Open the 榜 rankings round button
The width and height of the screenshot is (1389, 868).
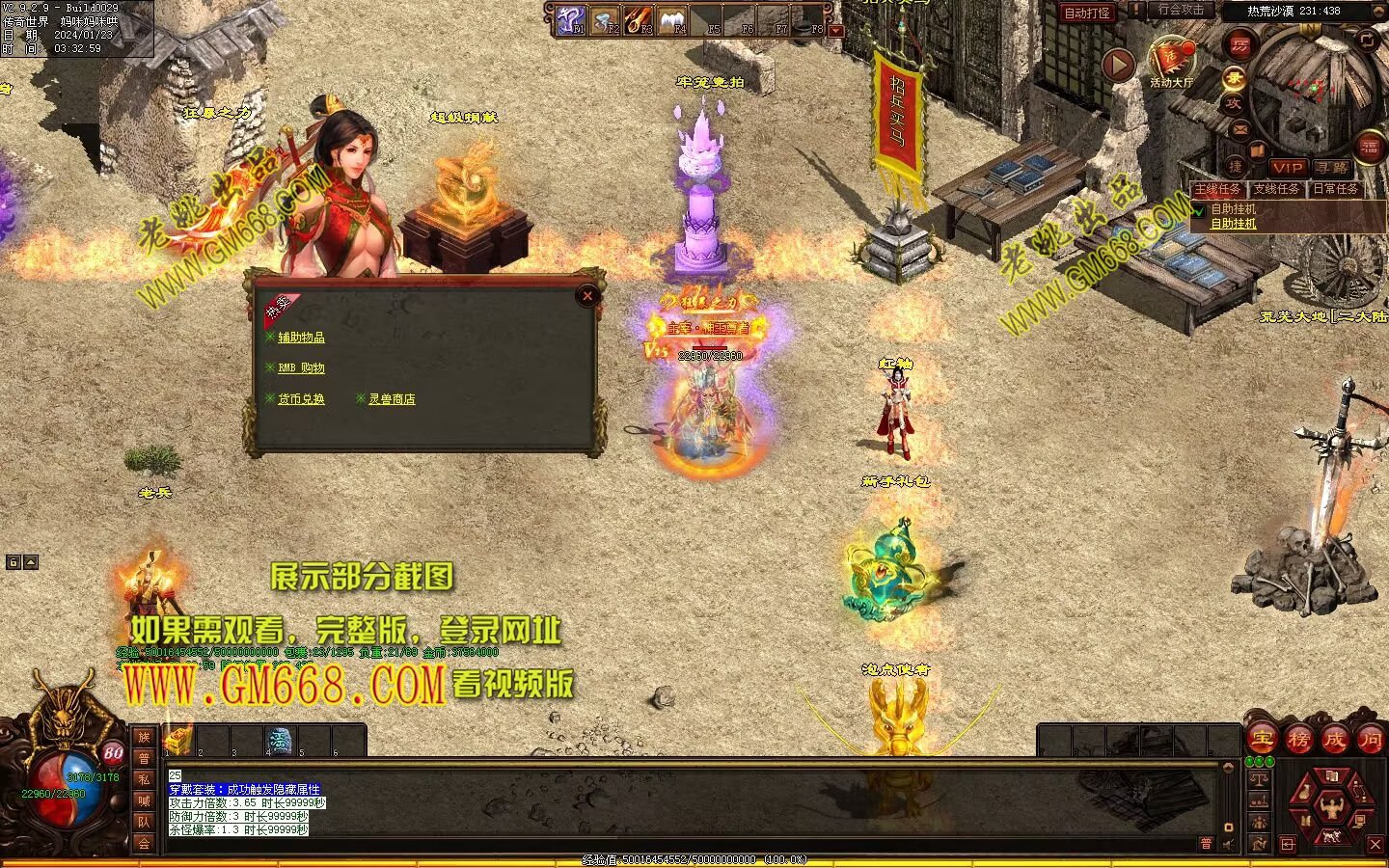click(x=1298, y=740)
